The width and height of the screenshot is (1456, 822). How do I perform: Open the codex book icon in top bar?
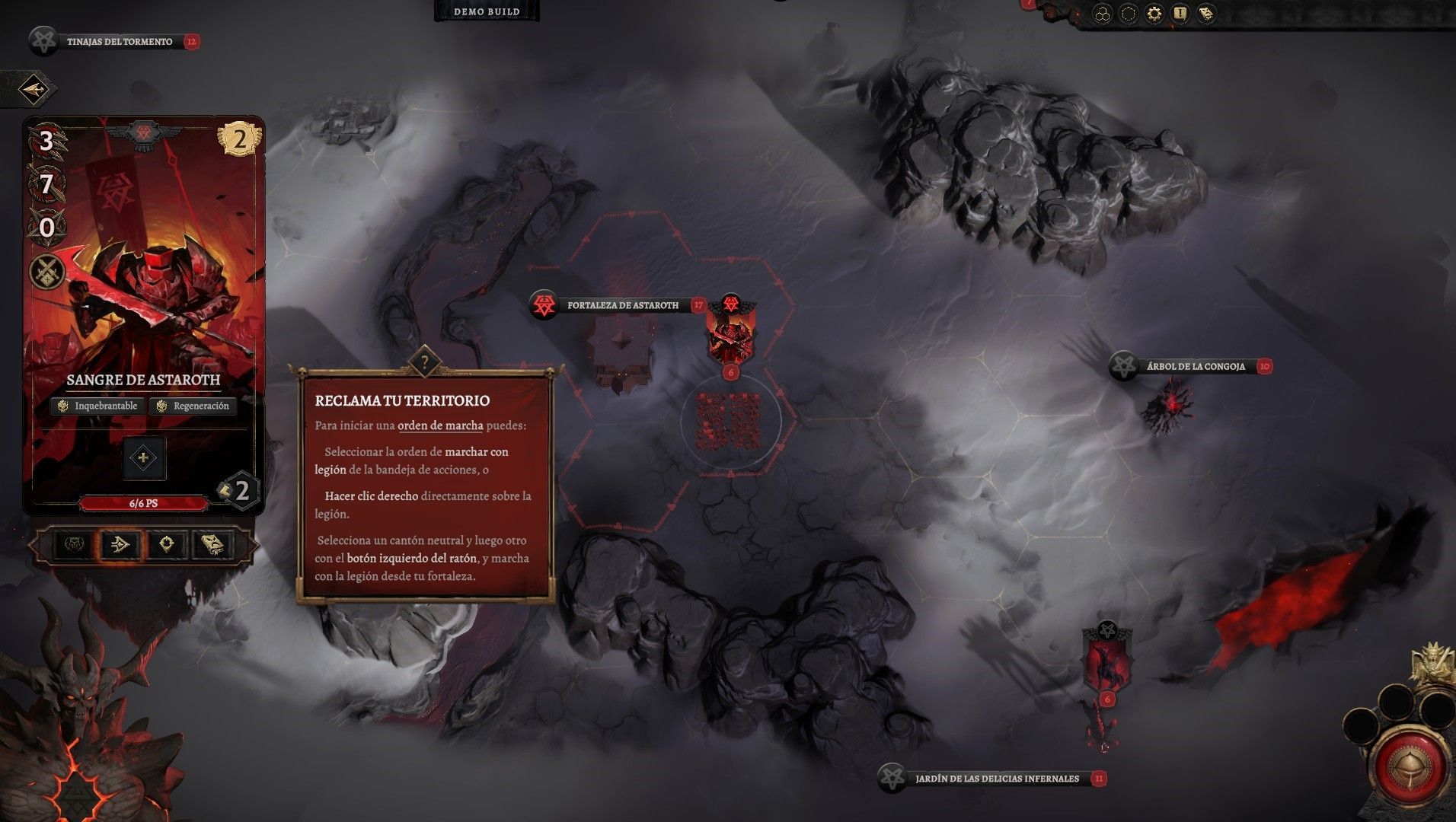tap(1205, 14)
